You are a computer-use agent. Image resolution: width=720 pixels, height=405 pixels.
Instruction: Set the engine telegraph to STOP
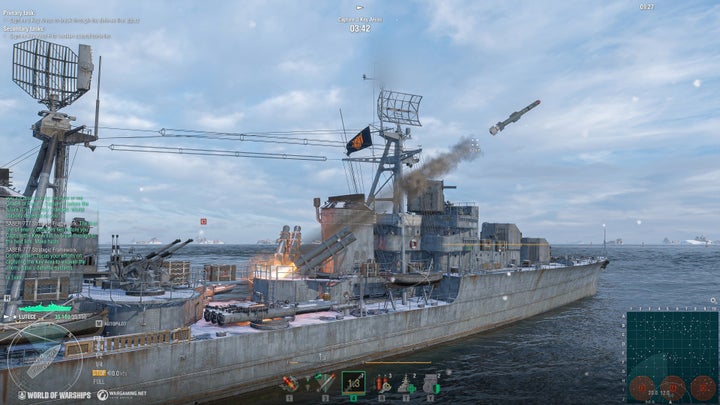(99, 373)
